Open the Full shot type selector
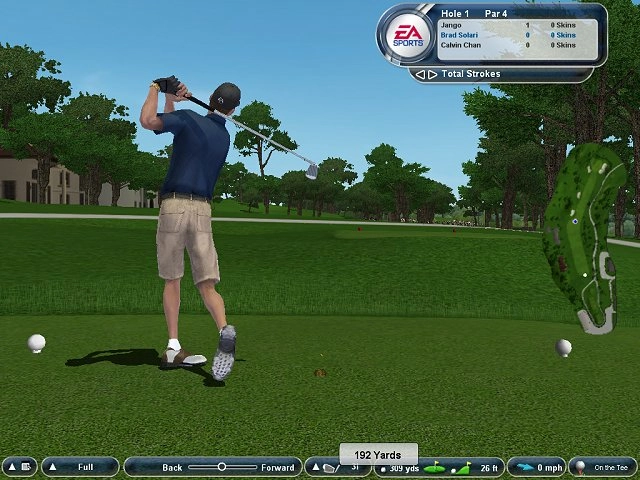Image resolution: width=640 pixels, height=480 pixels. 80,467
